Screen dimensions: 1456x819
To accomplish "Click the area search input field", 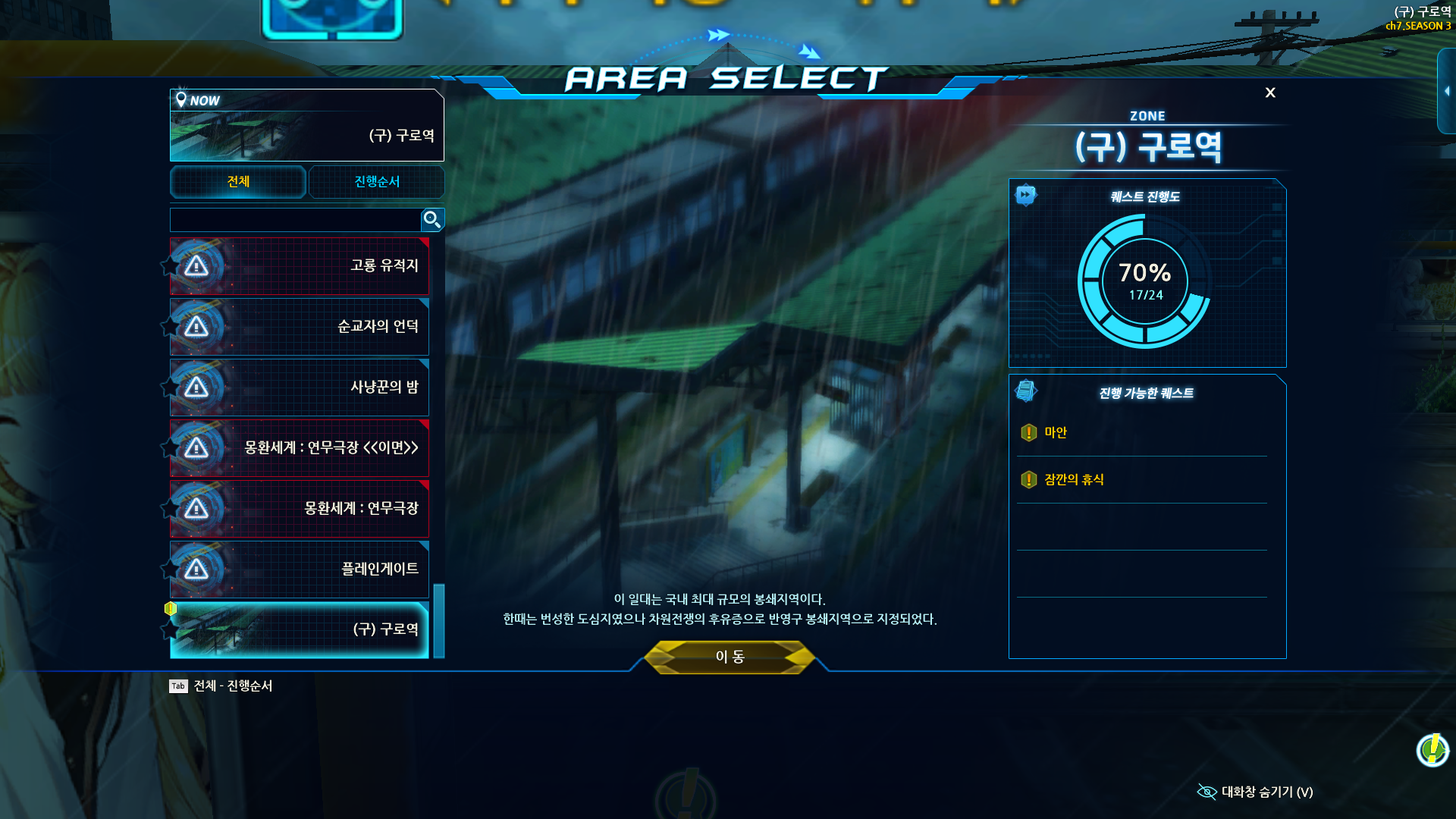I will (x=295, y=220).
